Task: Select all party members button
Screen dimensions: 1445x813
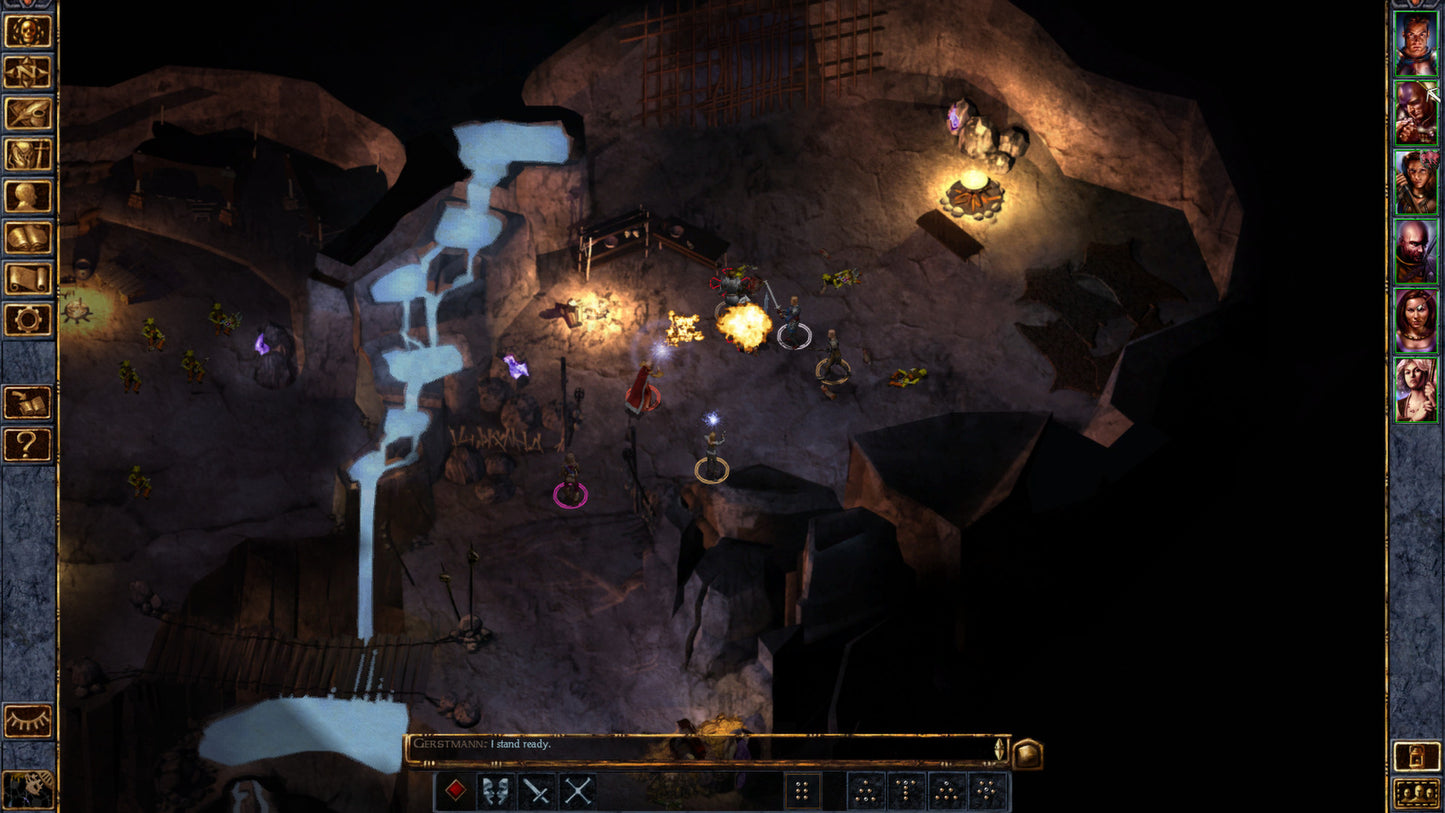Action: click(1417, 793)
